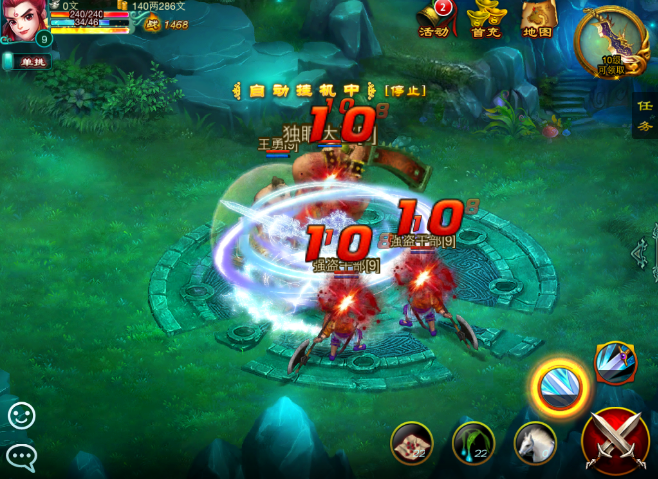Viewport: 658px width, 479px height.
Task: Open the 首充 first-recharge gold ingot icon
Action: coord(487,18)
